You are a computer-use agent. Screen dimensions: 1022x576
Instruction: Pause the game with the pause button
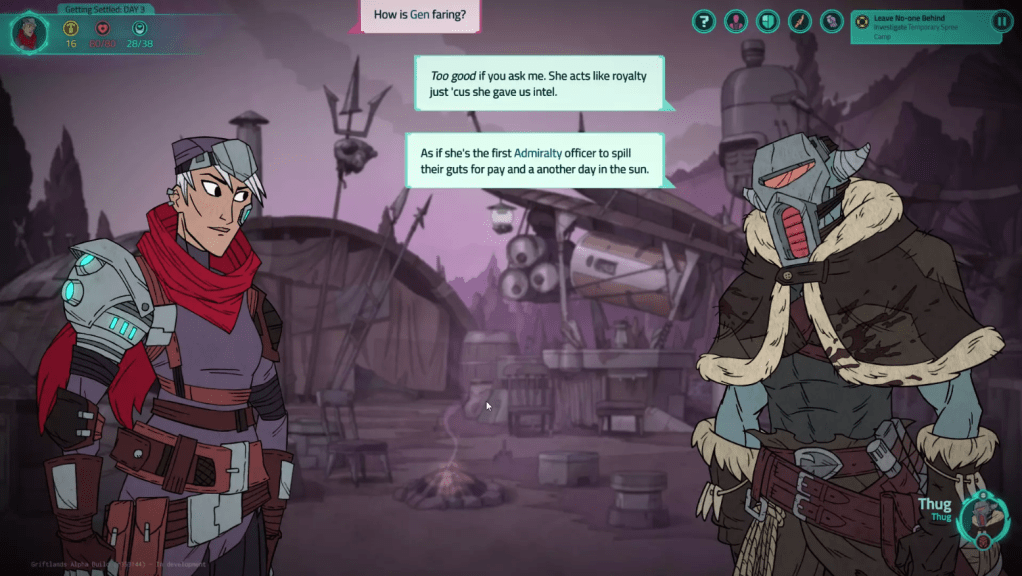(1001, 21)
